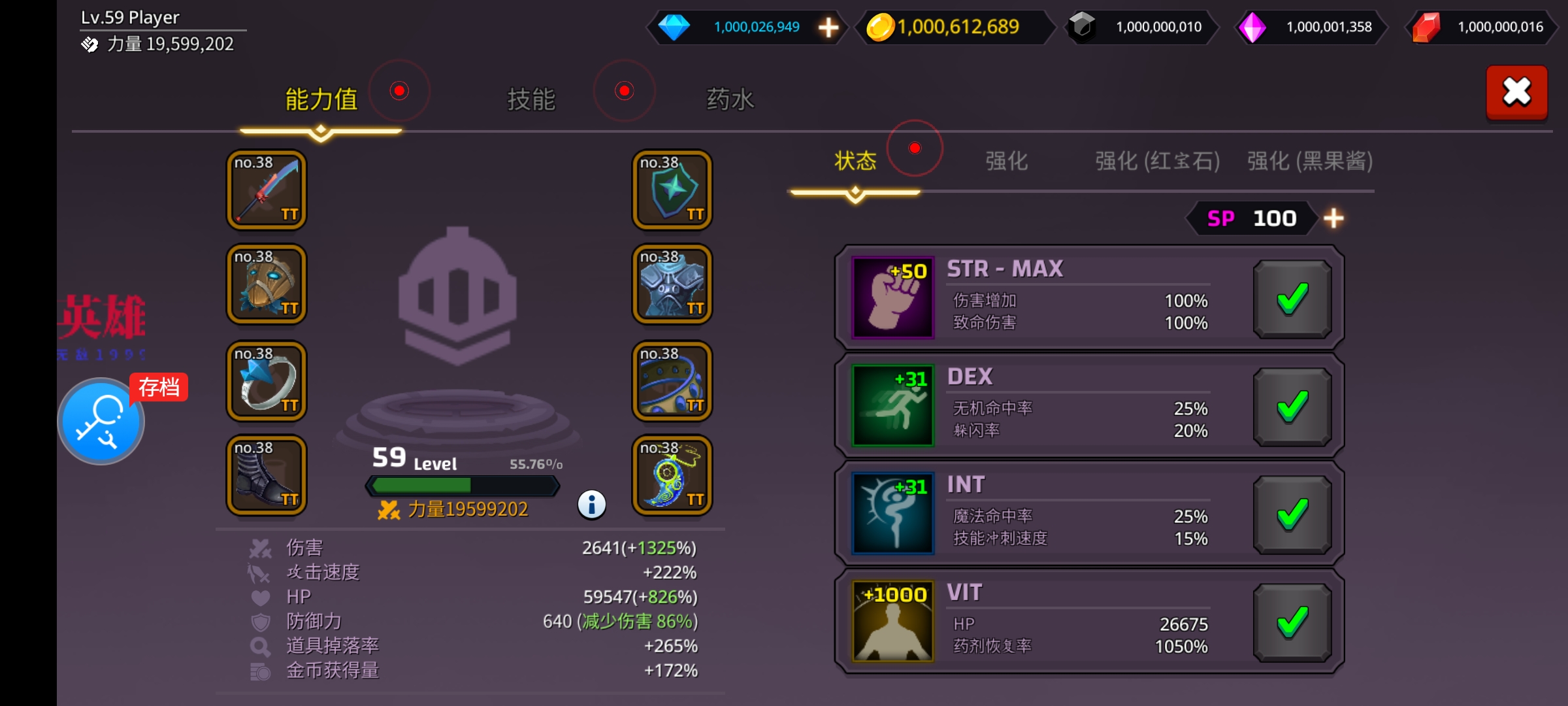Add more SP with the plus button
Image resolution: width=1568 pixels, height=706 pixels.
click(x=1333, y=218)
